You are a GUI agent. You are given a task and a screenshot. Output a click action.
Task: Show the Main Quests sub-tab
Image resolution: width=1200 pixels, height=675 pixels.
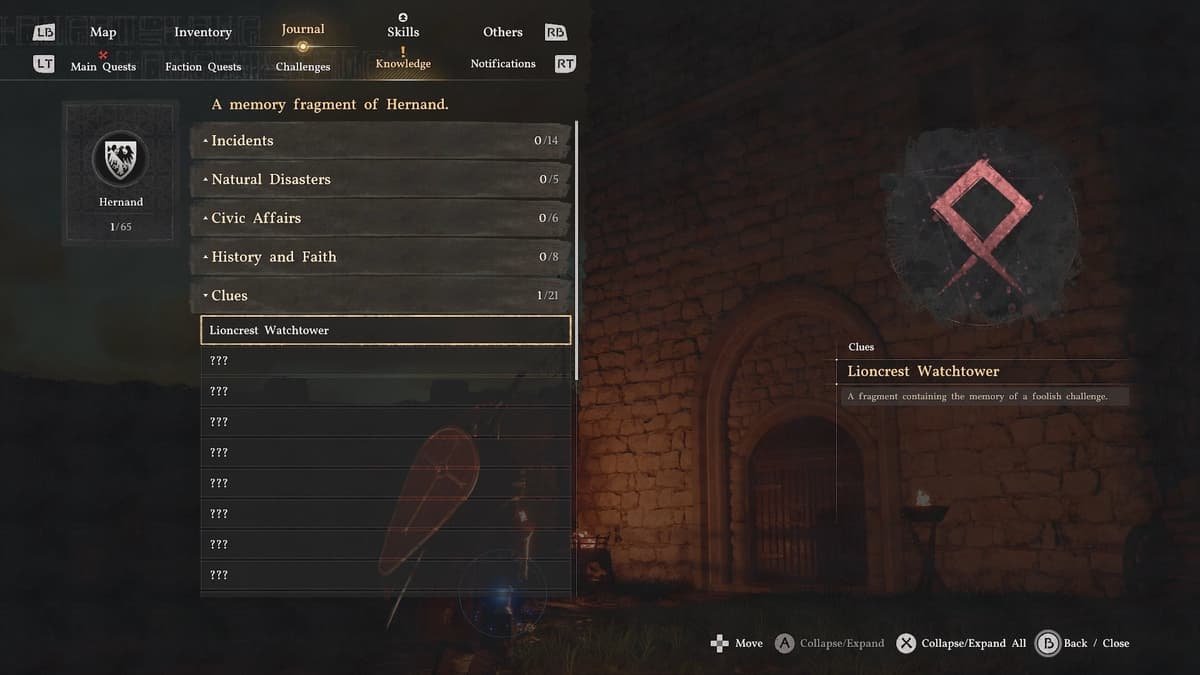click(x=103, y=67)
